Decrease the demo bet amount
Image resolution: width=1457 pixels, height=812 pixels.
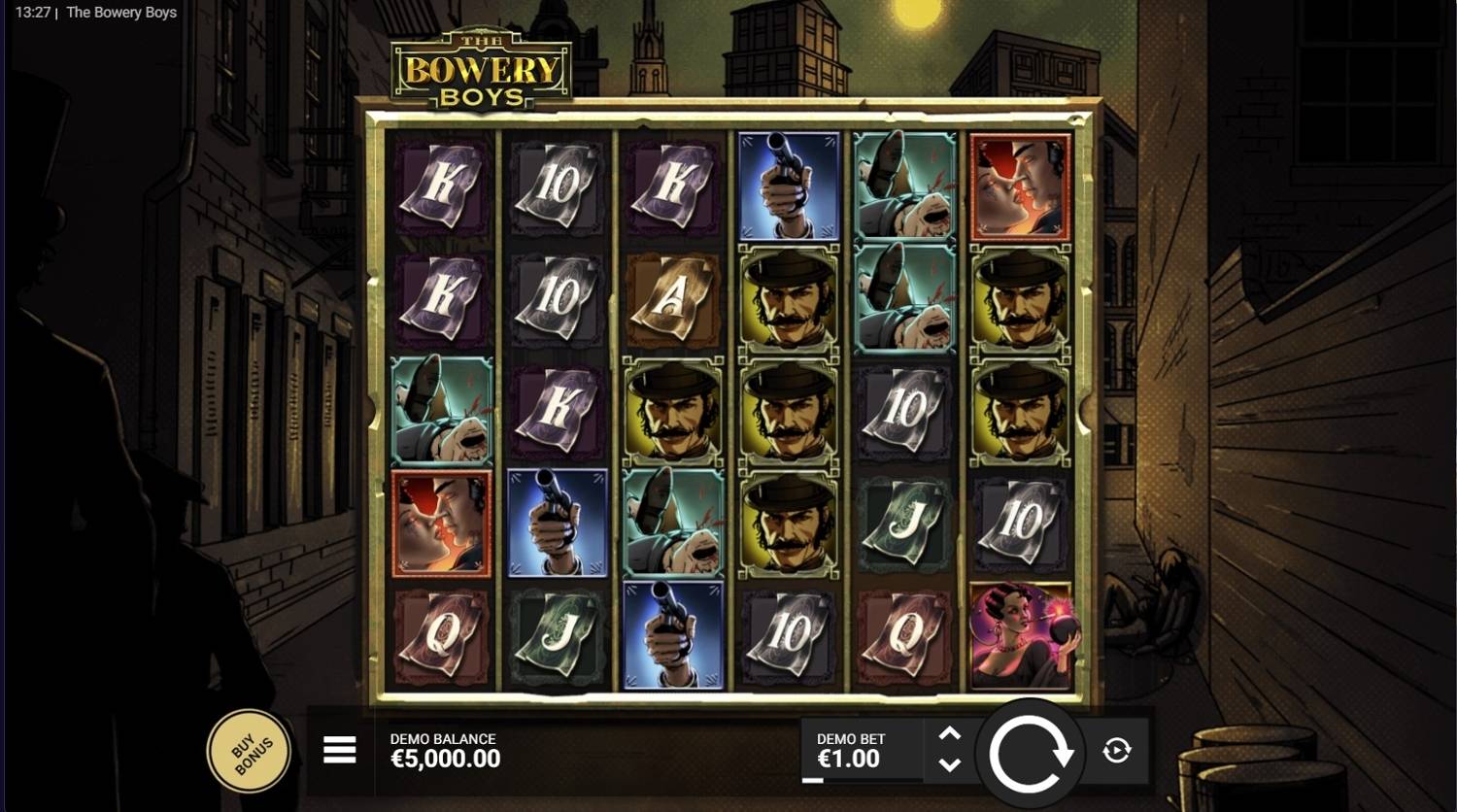[x=950, y=764]
